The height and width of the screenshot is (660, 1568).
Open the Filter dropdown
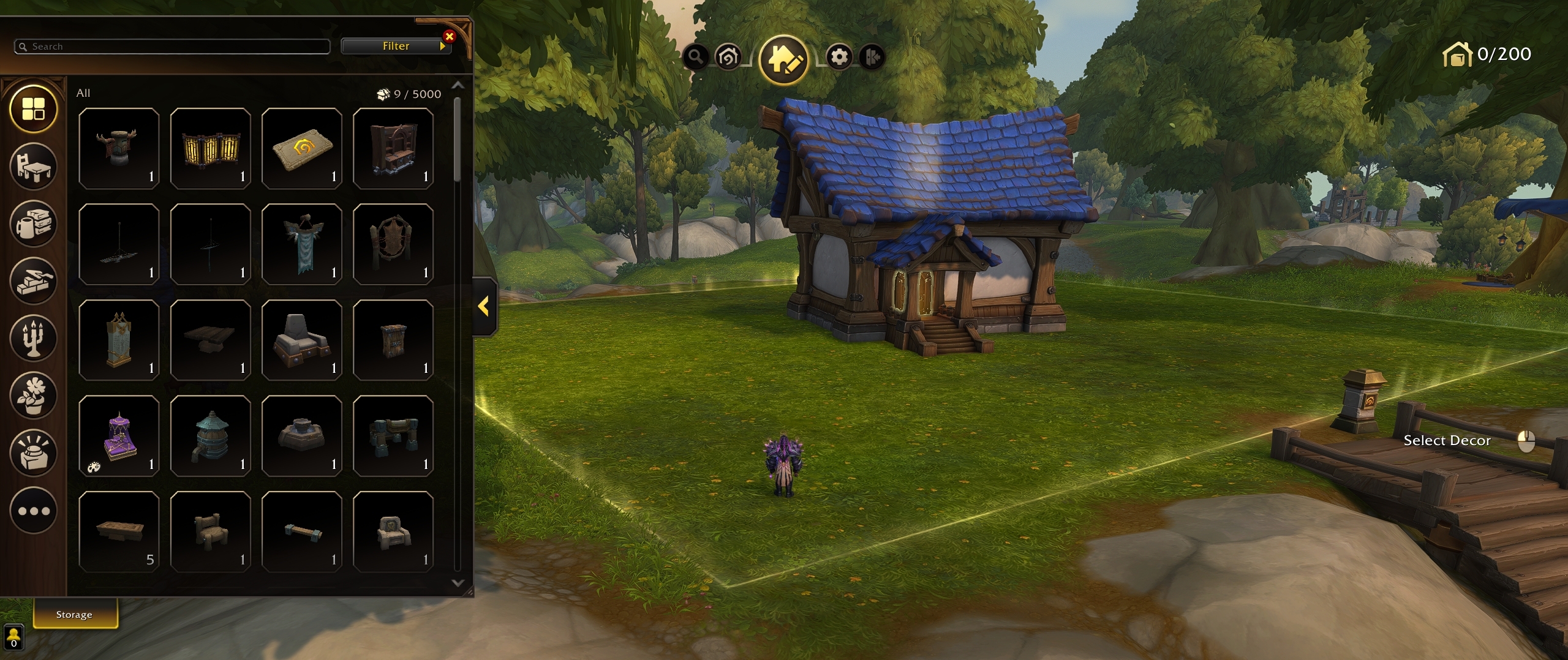(x=396, y=45)
